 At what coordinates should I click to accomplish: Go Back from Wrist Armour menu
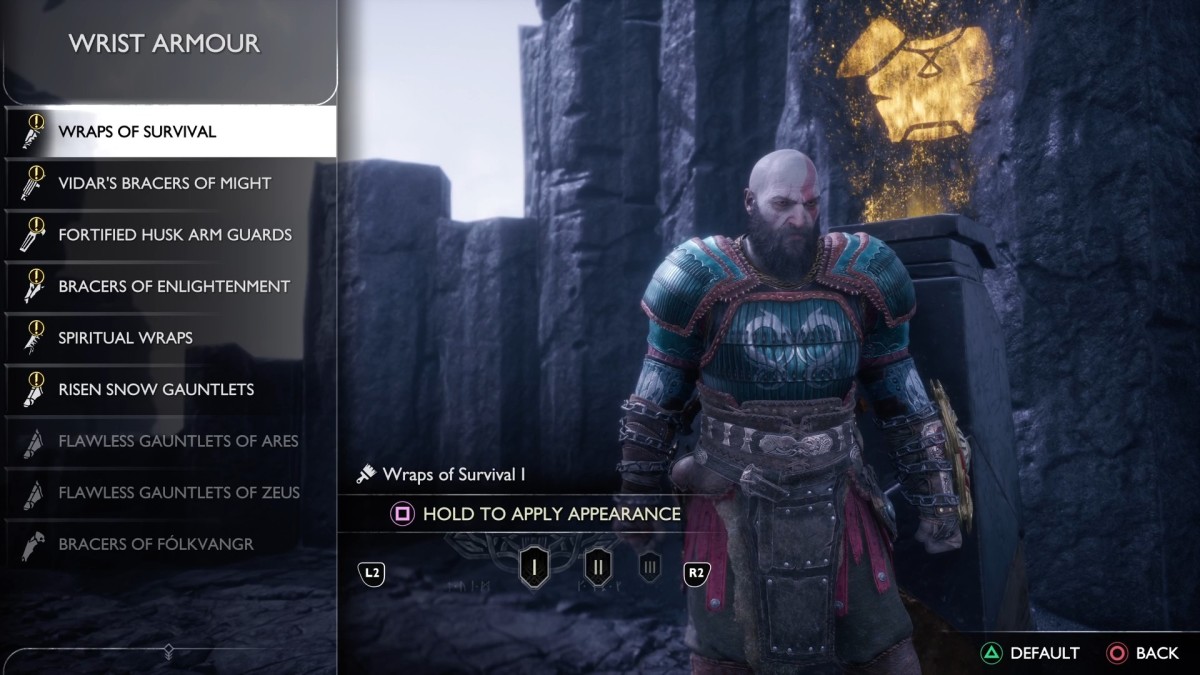point(1143,653)
